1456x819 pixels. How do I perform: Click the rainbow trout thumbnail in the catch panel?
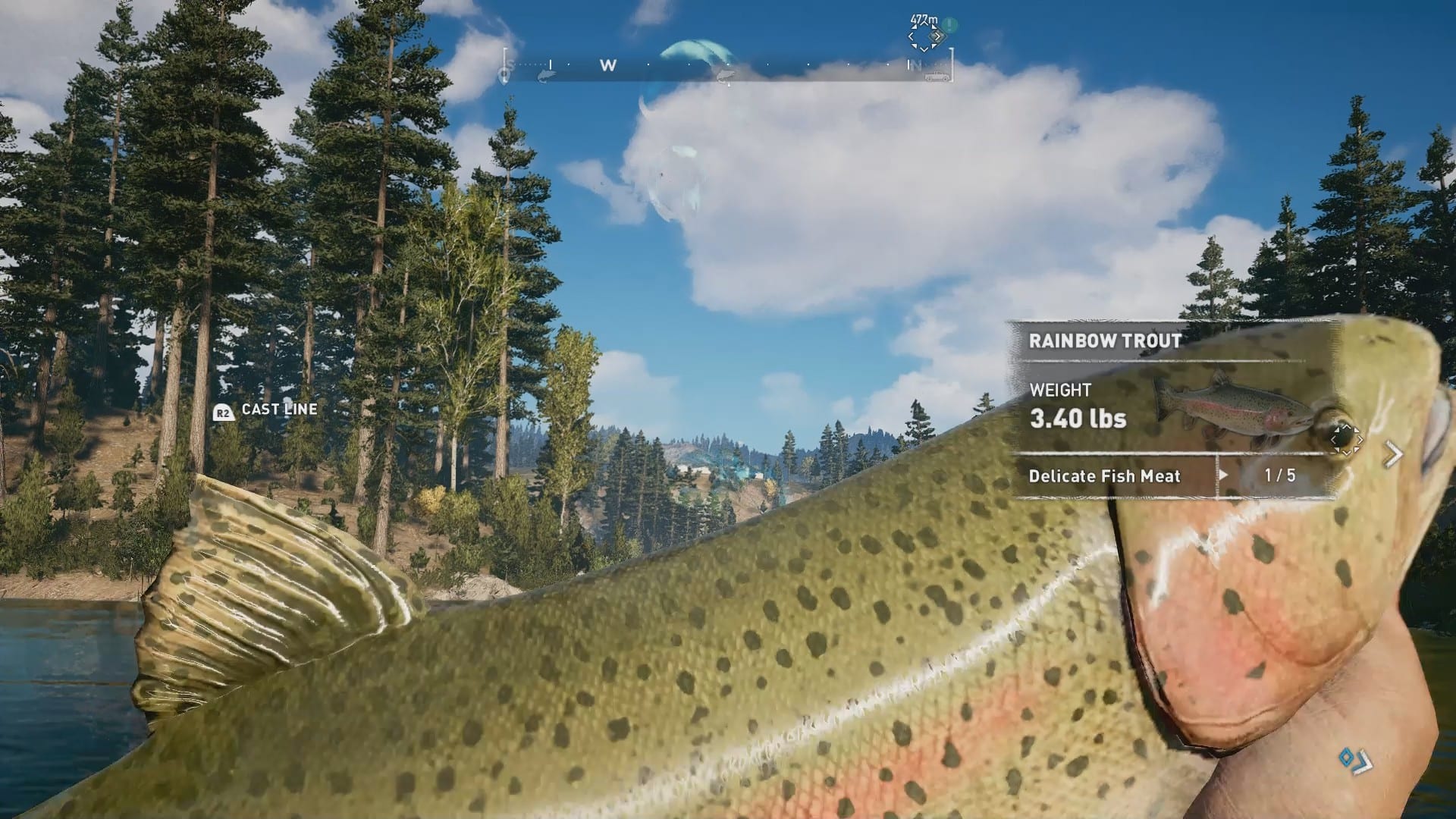1228,406
